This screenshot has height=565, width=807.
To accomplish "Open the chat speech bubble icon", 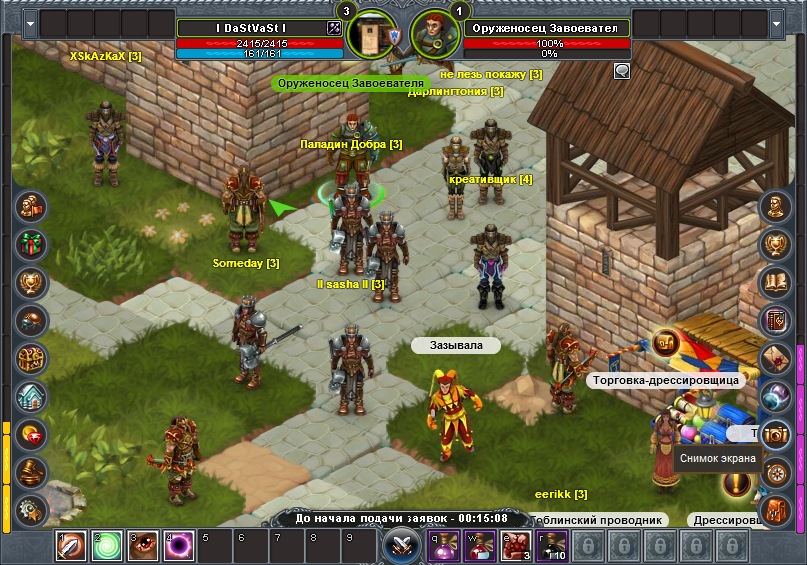I will click(622, 71).
